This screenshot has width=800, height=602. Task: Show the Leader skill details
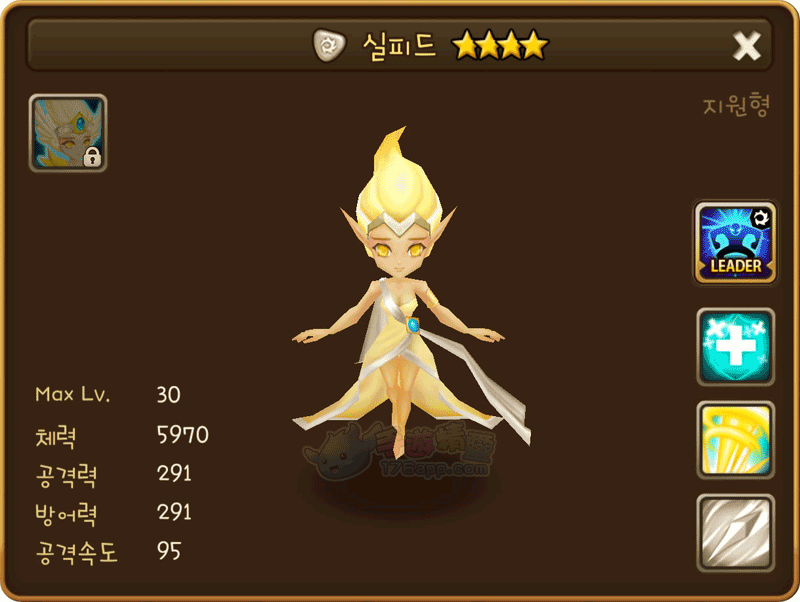click(735, 243)
